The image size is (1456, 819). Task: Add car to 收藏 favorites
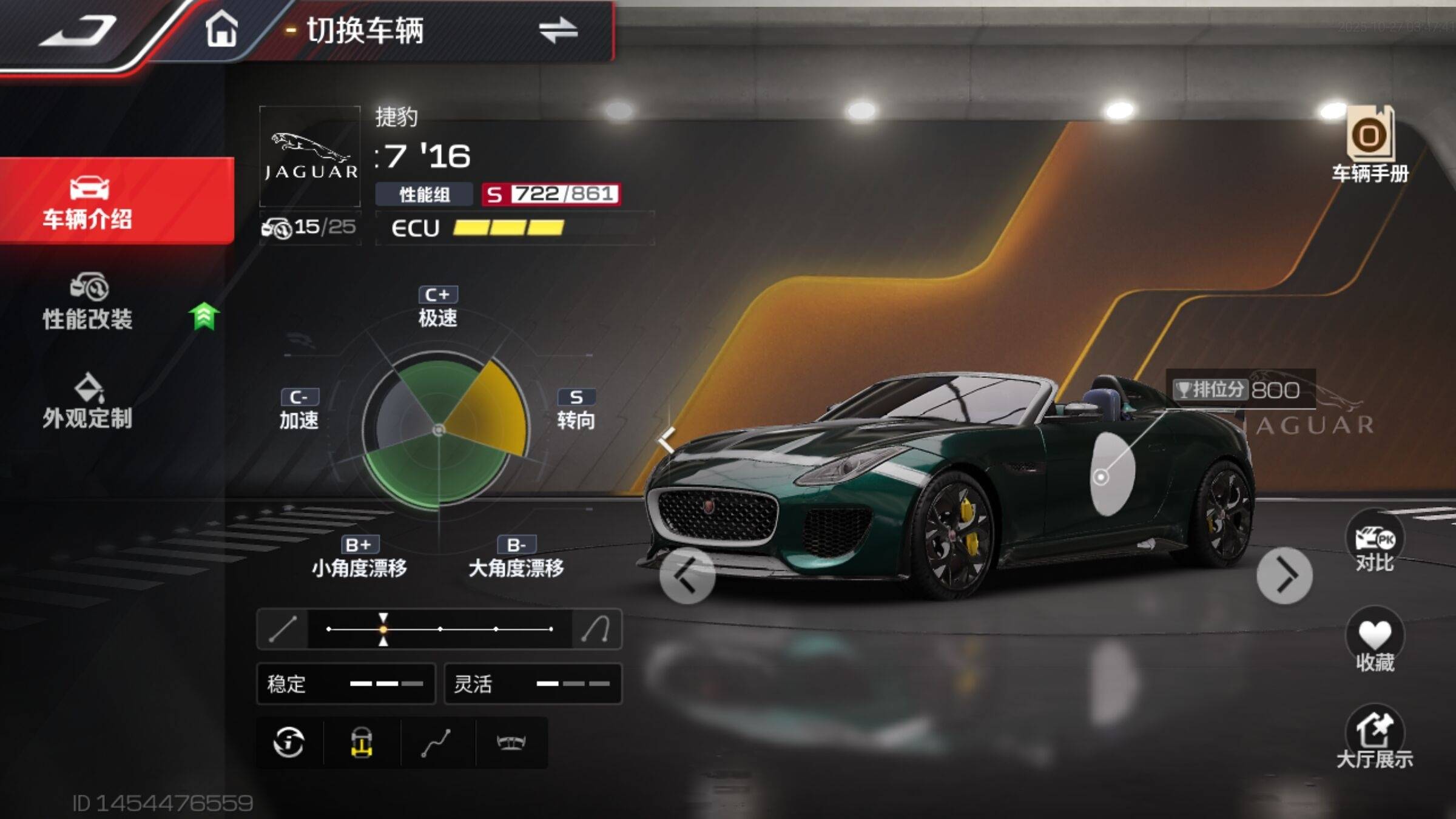click(1375, 642)
